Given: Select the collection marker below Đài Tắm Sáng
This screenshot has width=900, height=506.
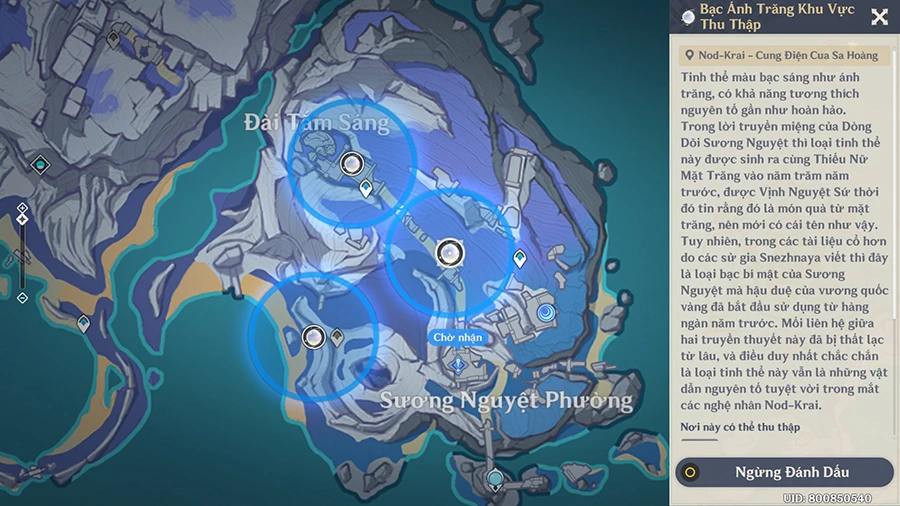Looking at the screenshot, I should (351, 164).
